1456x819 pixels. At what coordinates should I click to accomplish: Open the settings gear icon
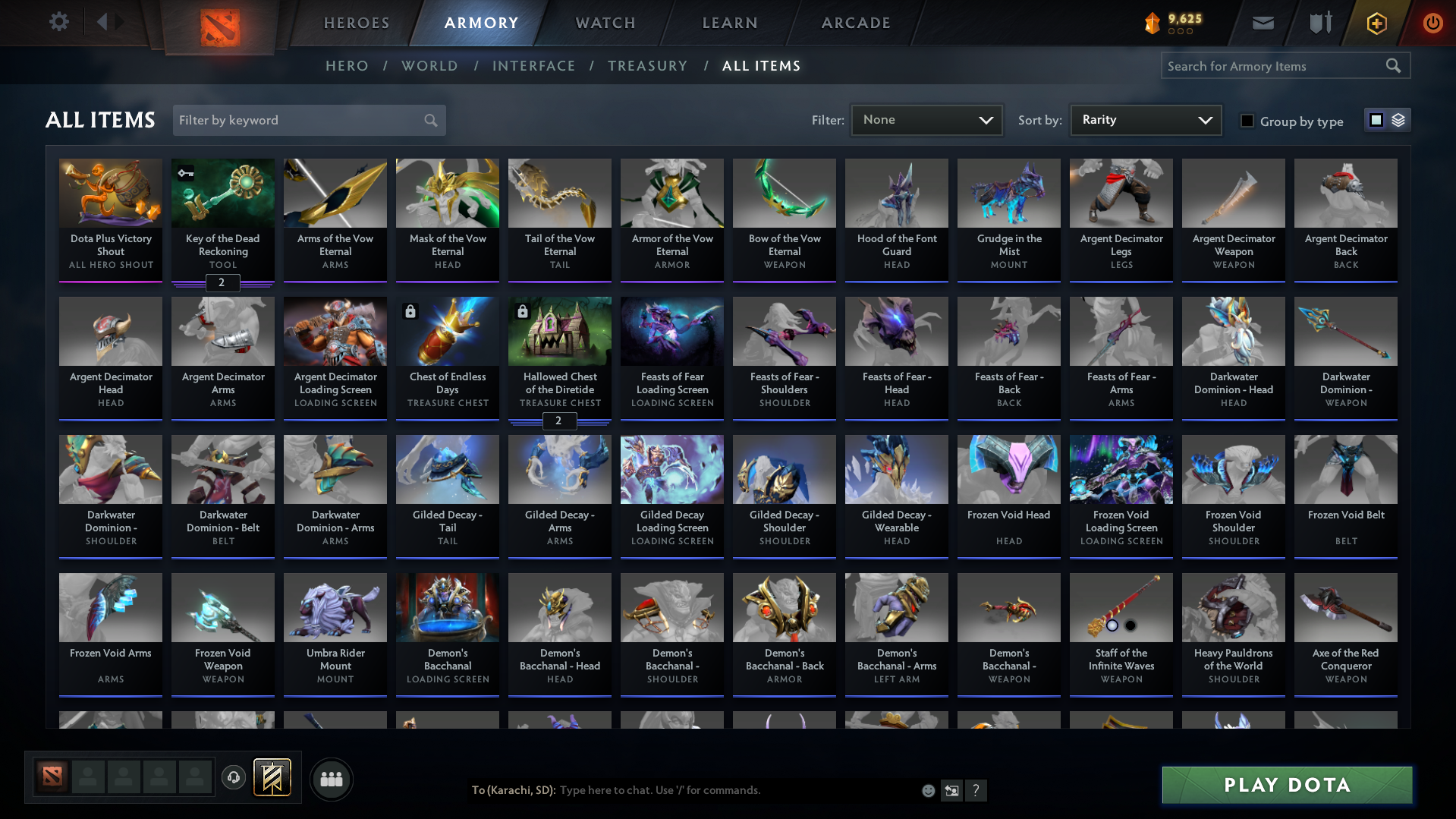click(58, 22)
